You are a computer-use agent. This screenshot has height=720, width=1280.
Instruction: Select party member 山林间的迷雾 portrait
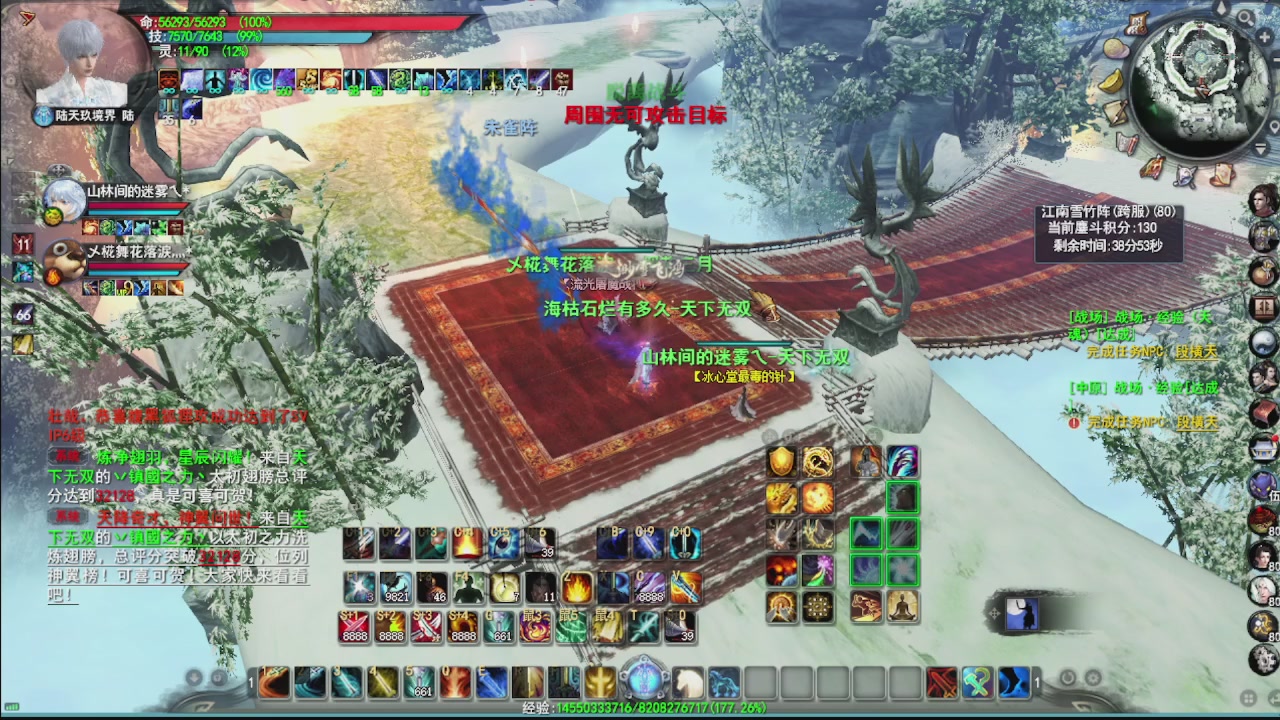(x=63, y=200)
